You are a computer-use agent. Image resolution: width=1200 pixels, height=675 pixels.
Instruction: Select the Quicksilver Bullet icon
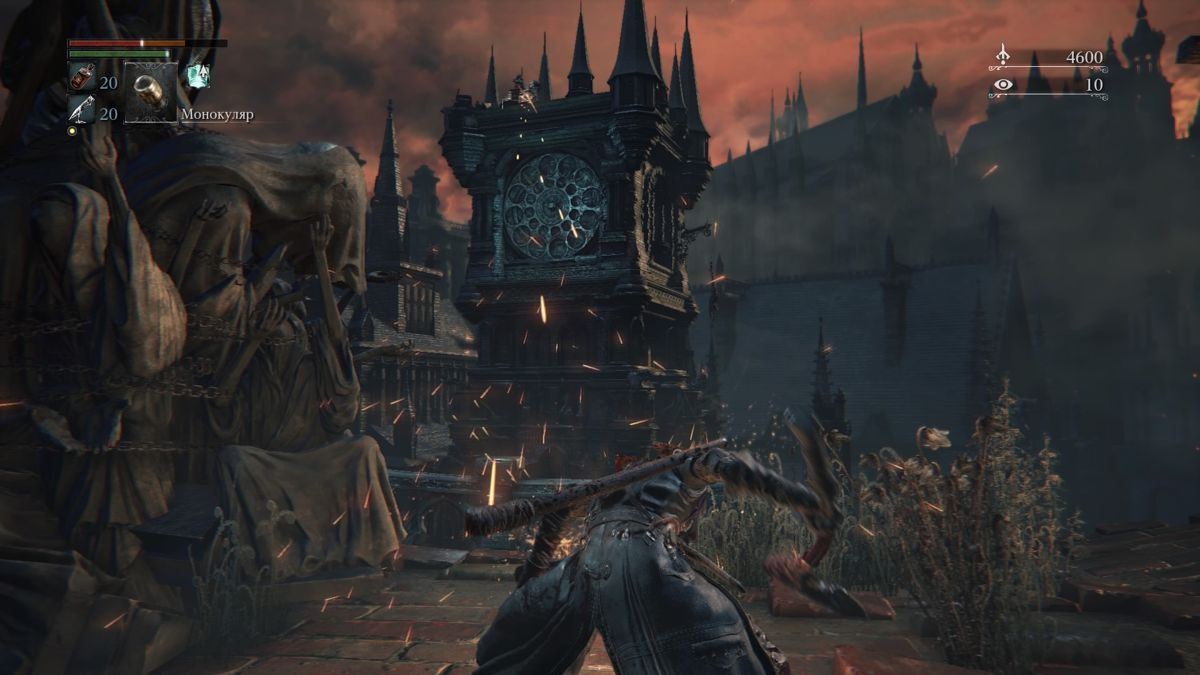[x=81, y=111]
